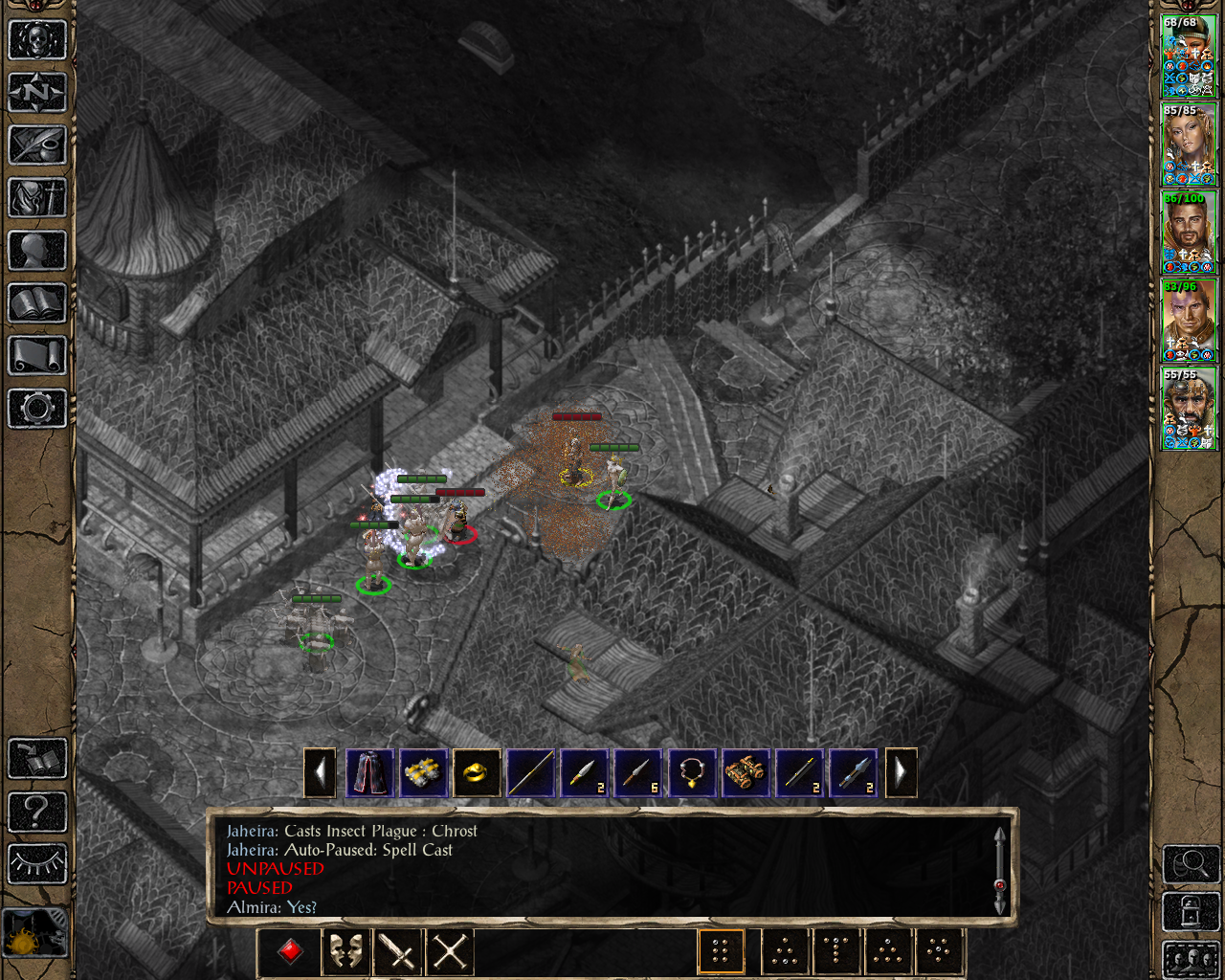1225x980 pixels.
Task: Click the question mark help button
Action: (37, 813)
